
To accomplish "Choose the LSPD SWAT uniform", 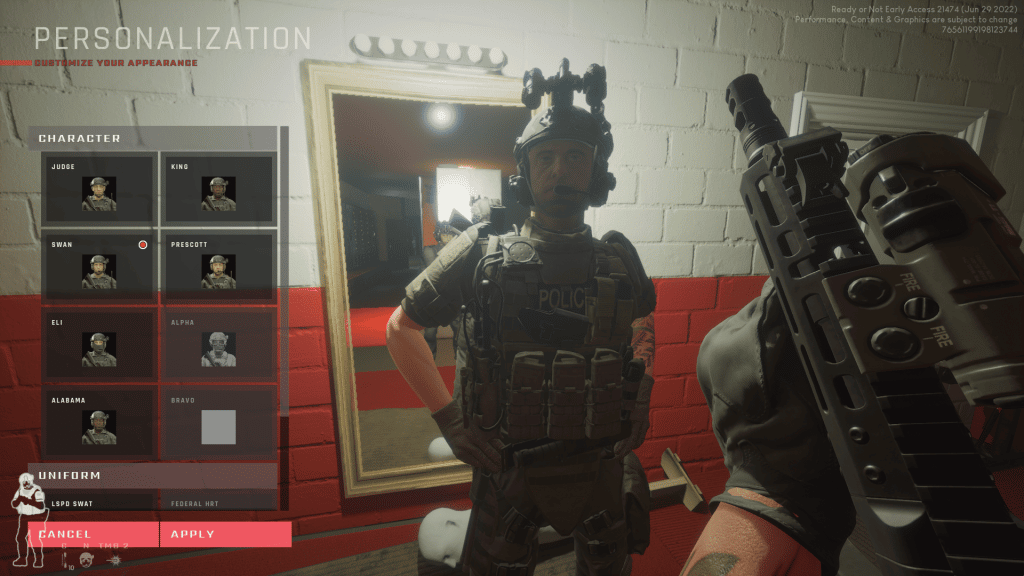I will (98, 502).
